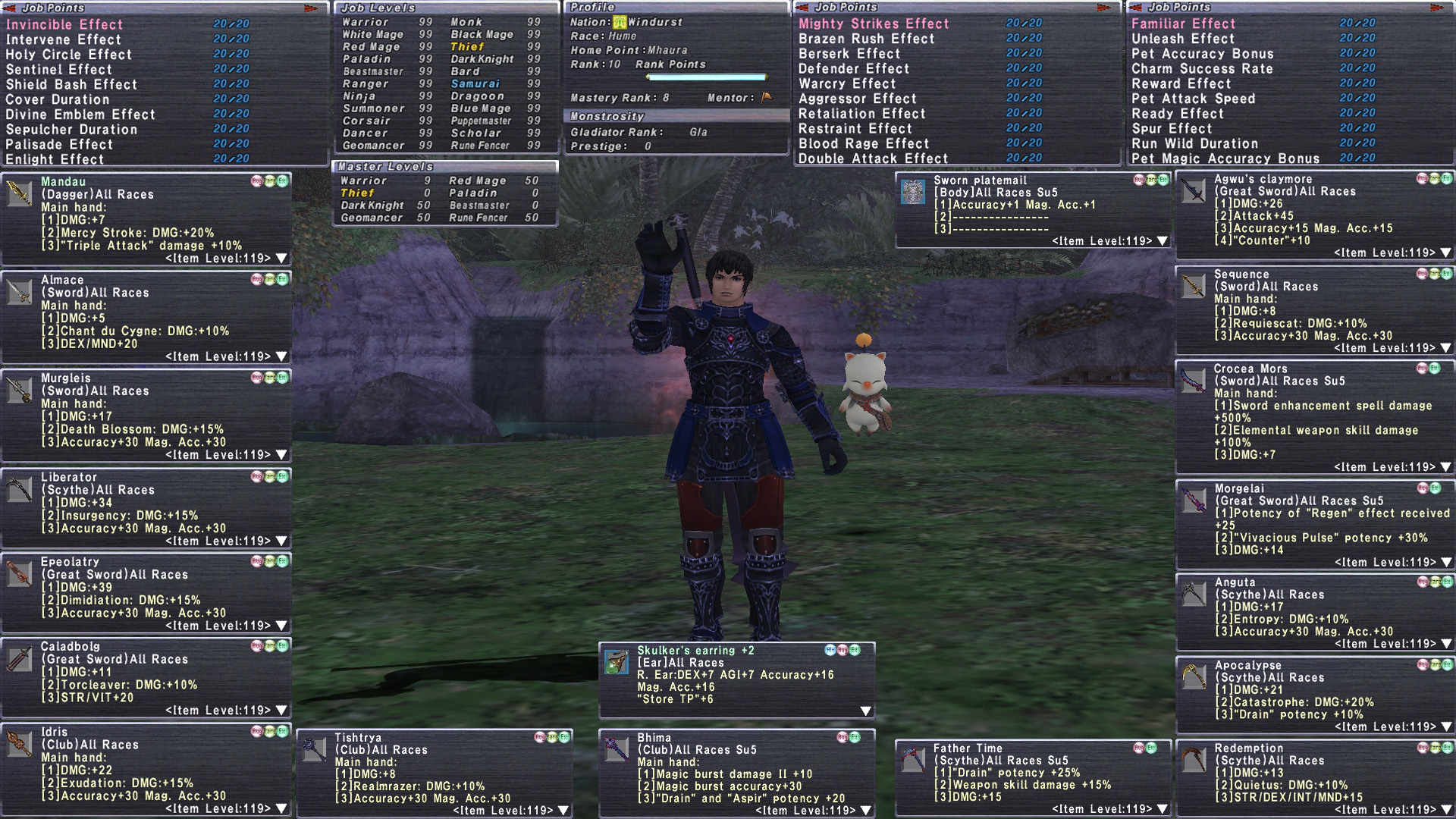1456x819 pixels.
Task: Click the Mandau dagger item icon
Action: [19, 193]
